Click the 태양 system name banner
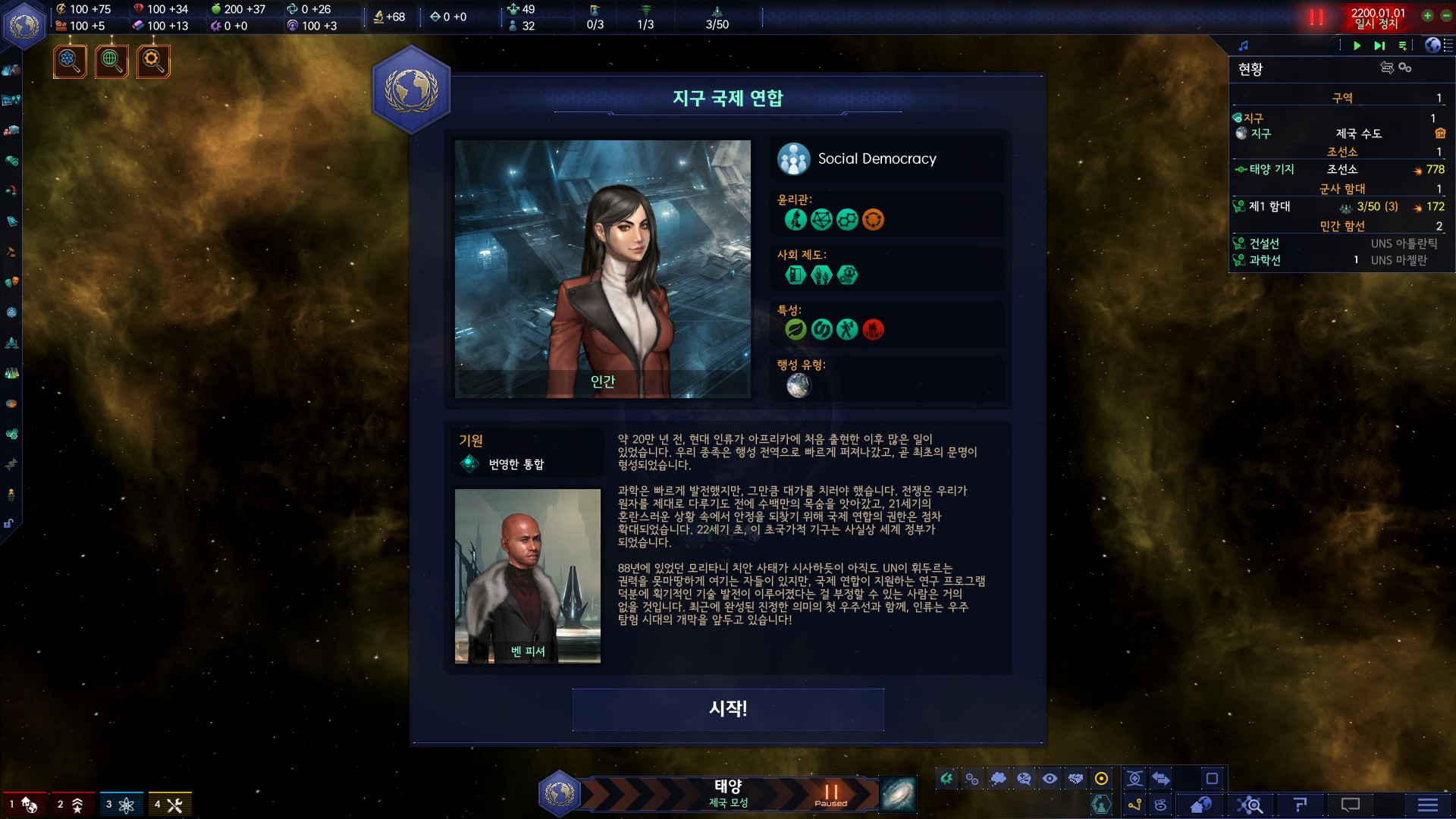Viewport: 1456px width, 819px height. coord(728,793)
